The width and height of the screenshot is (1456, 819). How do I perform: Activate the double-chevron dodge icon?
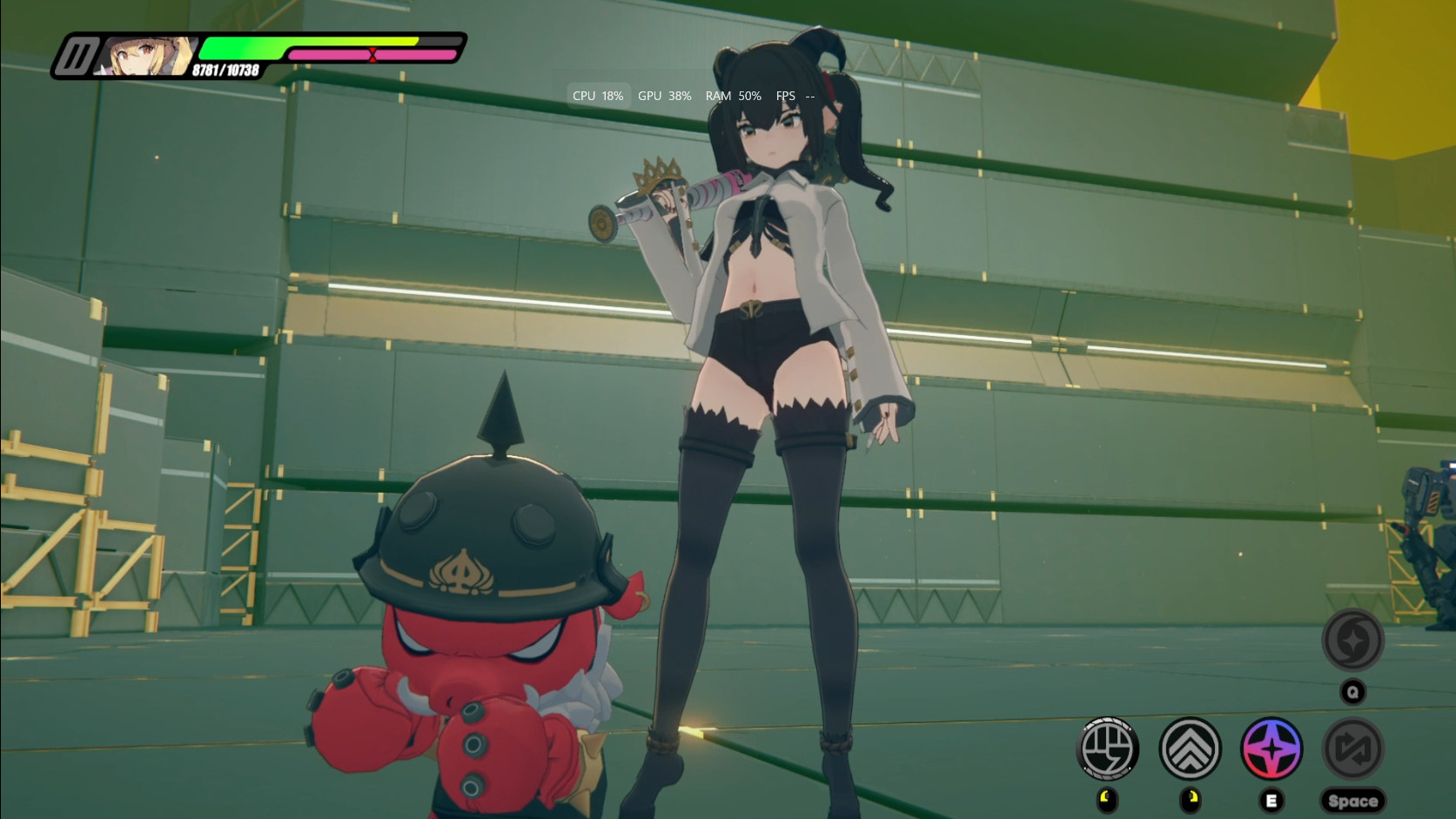coord(1189,748)
